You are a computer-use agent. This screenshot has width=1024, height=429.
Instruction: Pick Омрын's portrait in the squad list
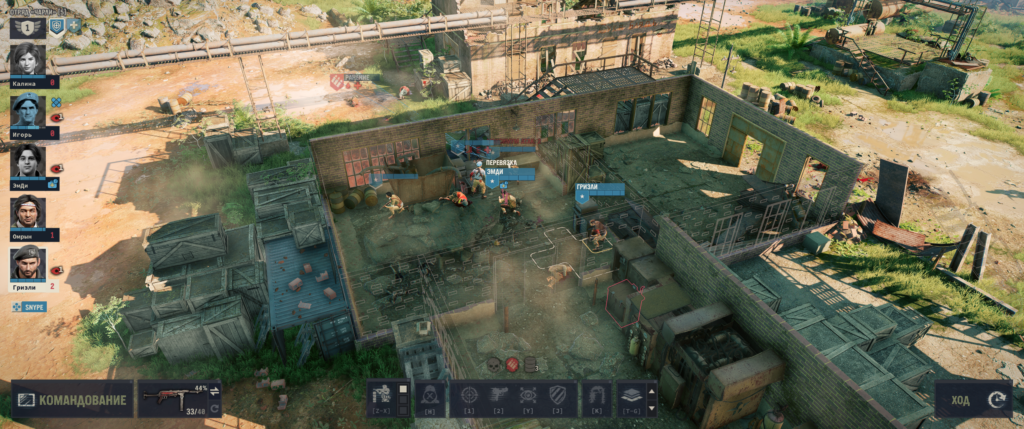pyautogui.click(x=27, y=213)
